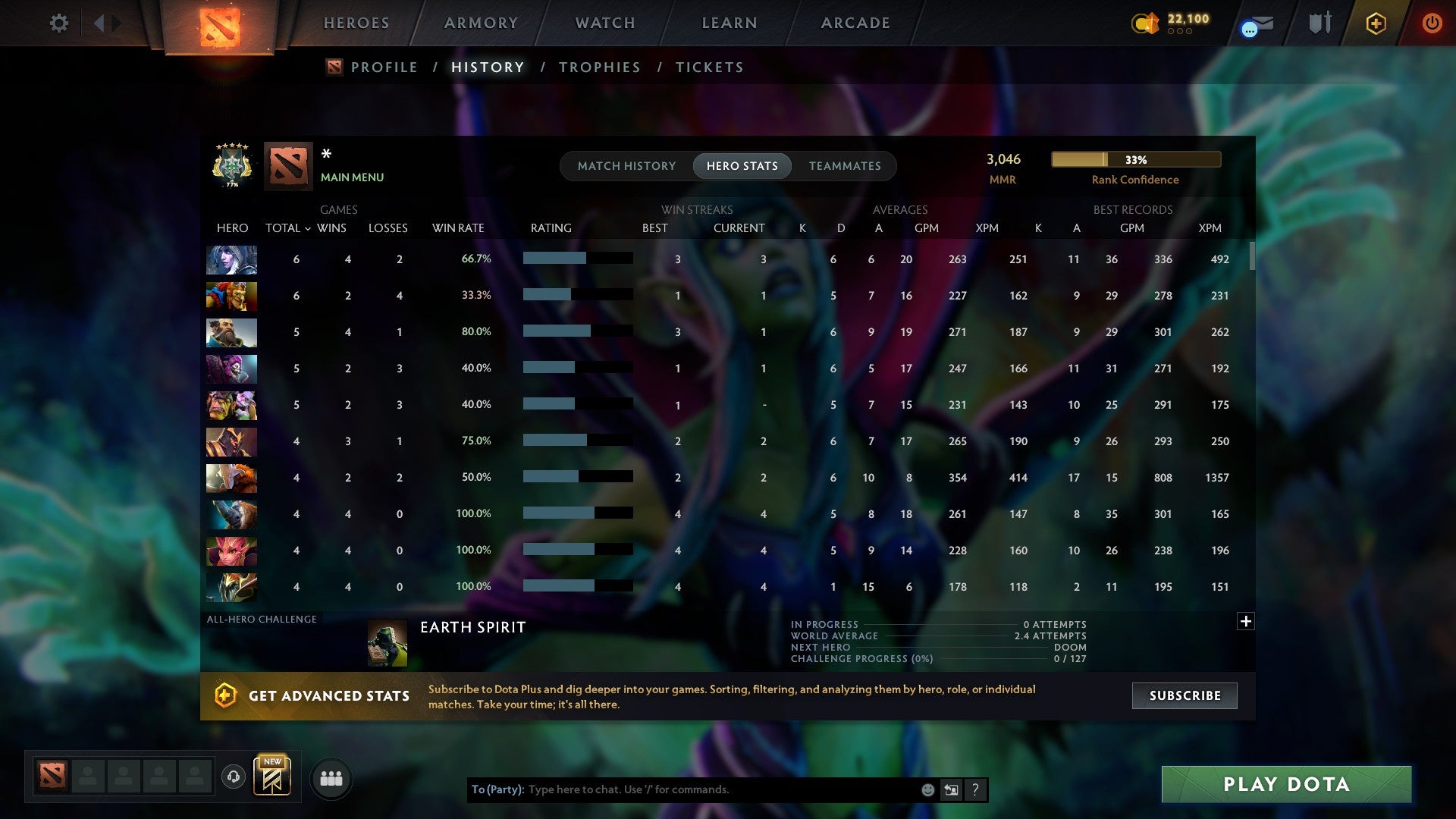Open the settings gear menu
The height and width of the screenshot is (819, 1456).
click(58, 23)
